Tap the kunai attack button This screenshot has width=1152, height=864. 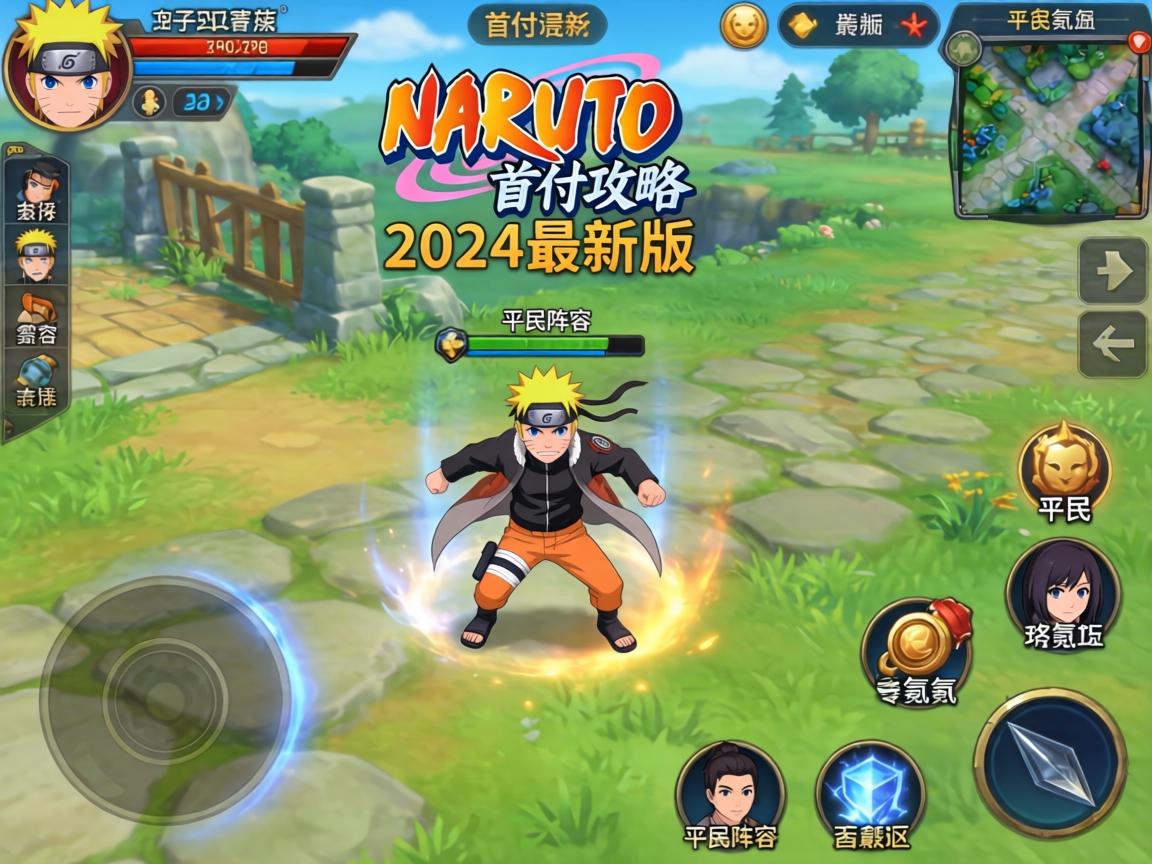click(x=1050, y=762)
